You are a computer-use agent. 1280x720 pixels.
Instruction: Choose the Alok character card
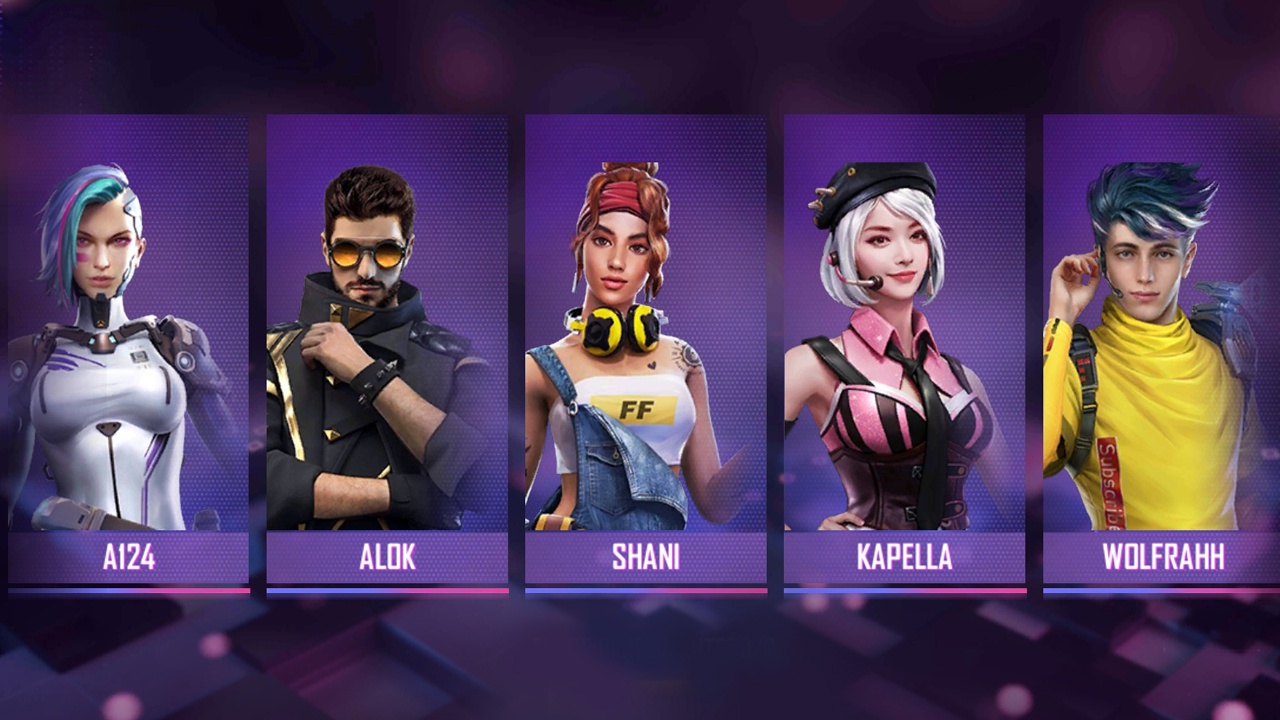click(387, 350)
